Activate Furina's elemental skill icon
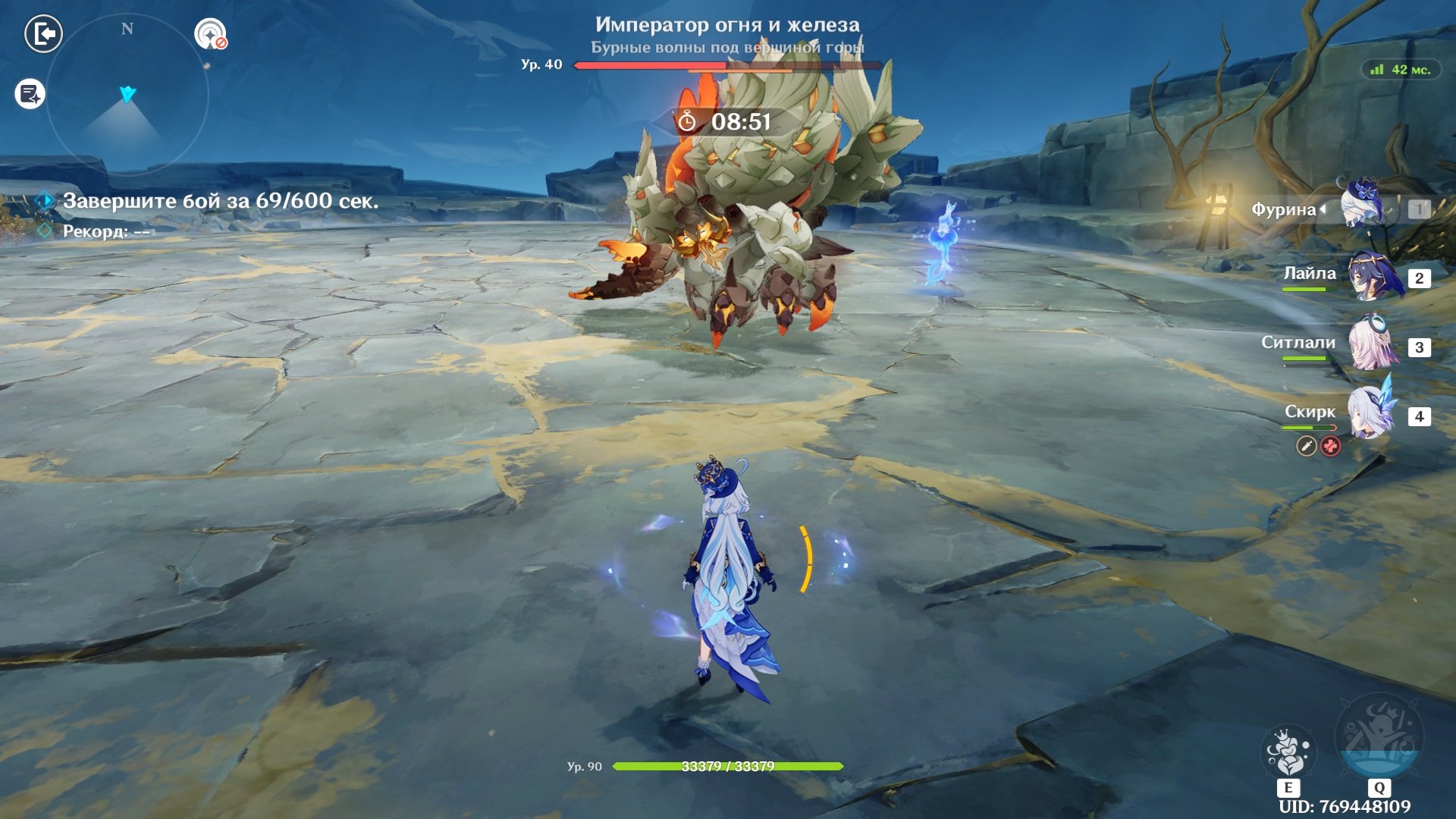Viewport: 1456px width, 819px height. click(x=1288, y=752)
